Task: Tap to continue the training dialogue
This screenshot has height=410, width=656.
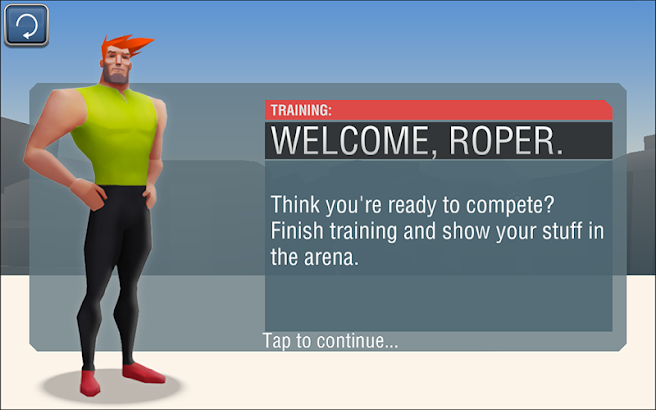Action: (330, 341)
